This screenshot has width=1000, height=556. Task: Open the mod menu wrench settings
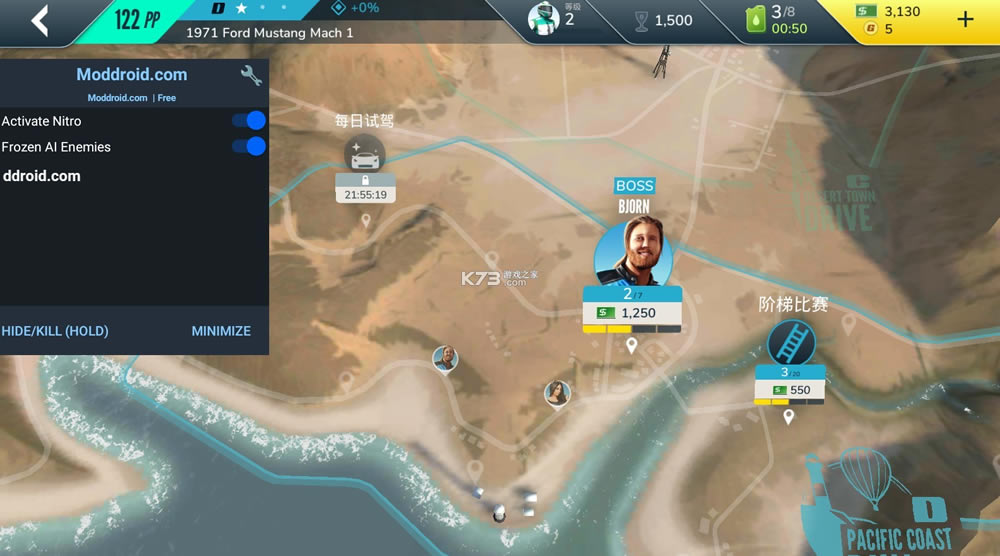pos(251,75)
